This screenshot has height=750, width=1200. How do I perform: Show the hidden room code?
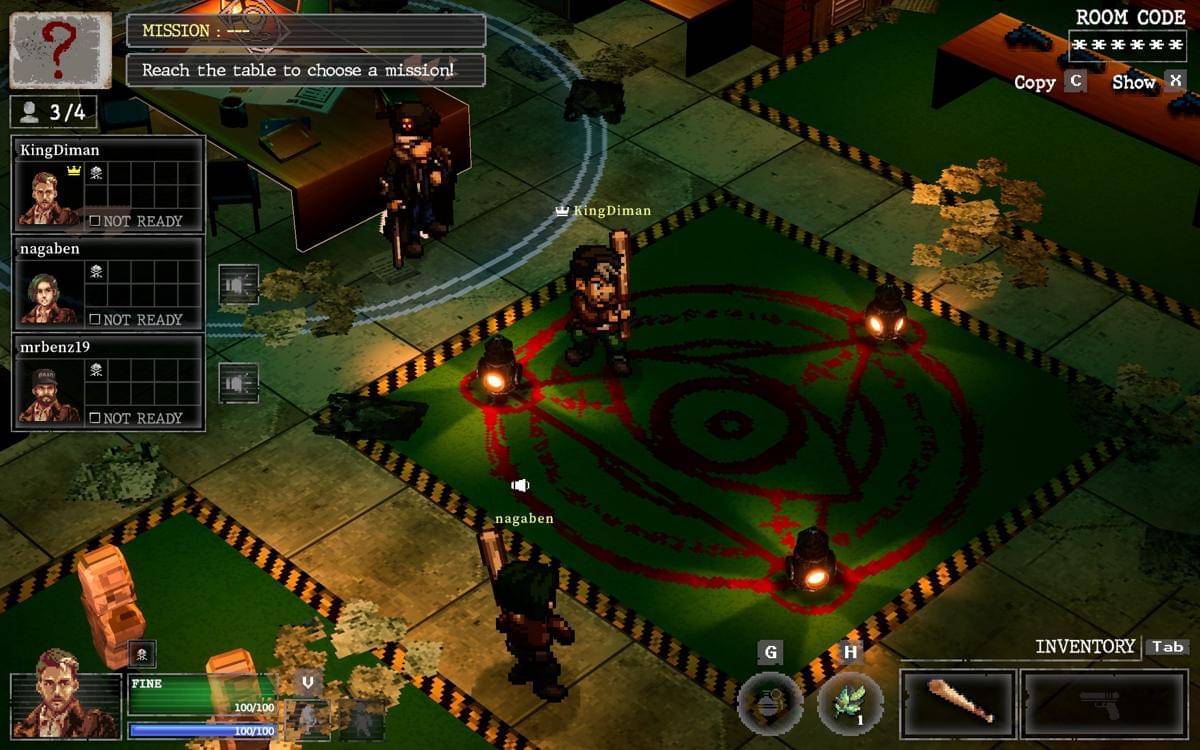pos(1175,82)
